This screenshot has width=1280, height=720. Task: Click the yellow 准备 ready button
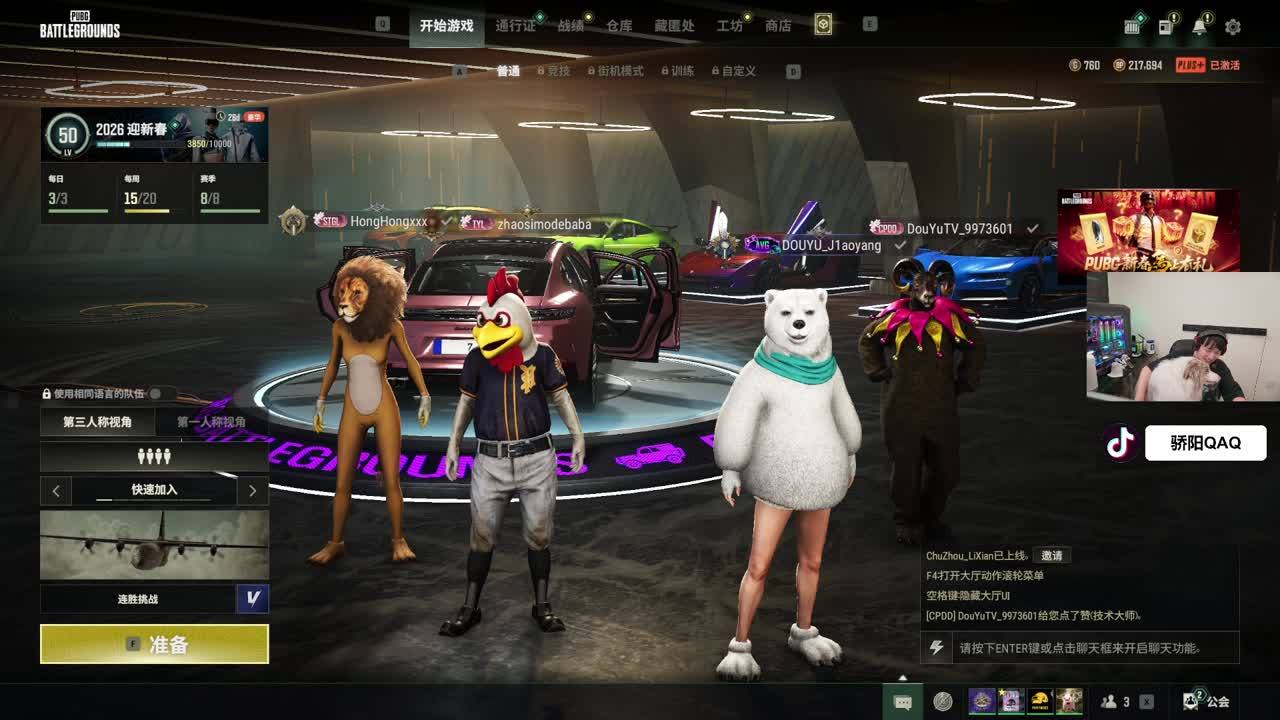click(x=154, y=644)
